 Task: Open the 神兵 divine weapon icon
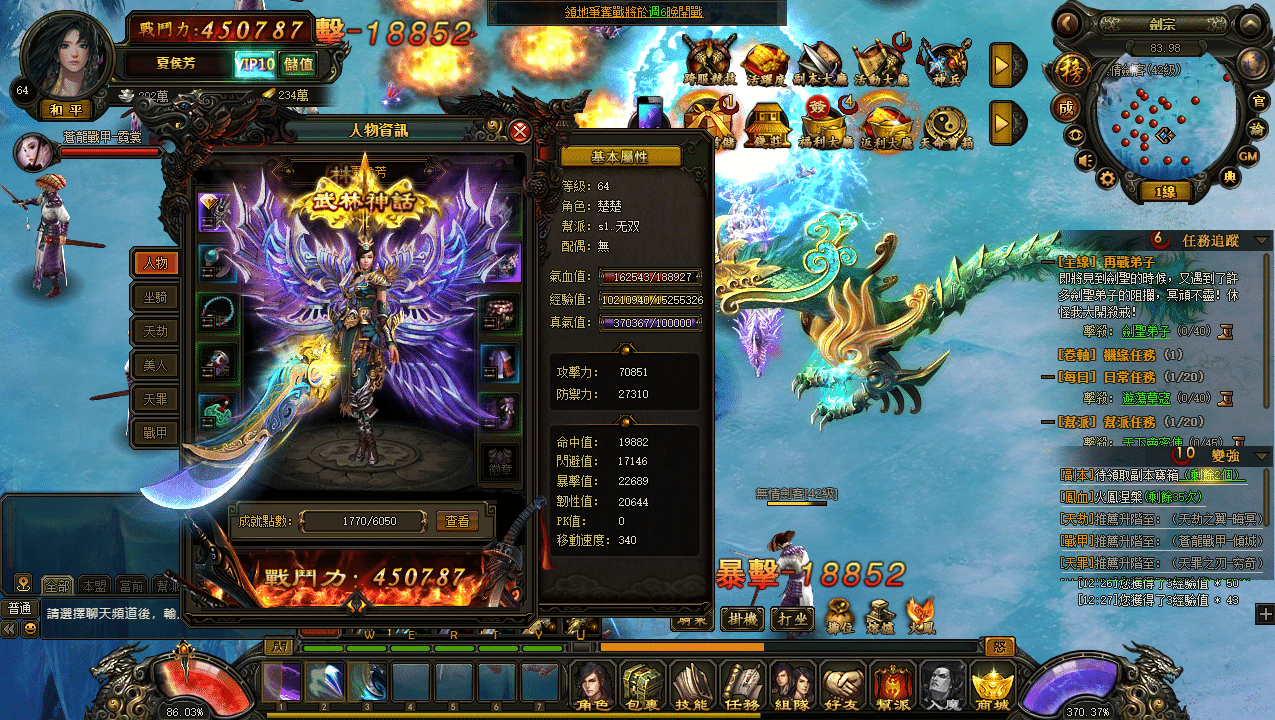[x=942, y=64]
